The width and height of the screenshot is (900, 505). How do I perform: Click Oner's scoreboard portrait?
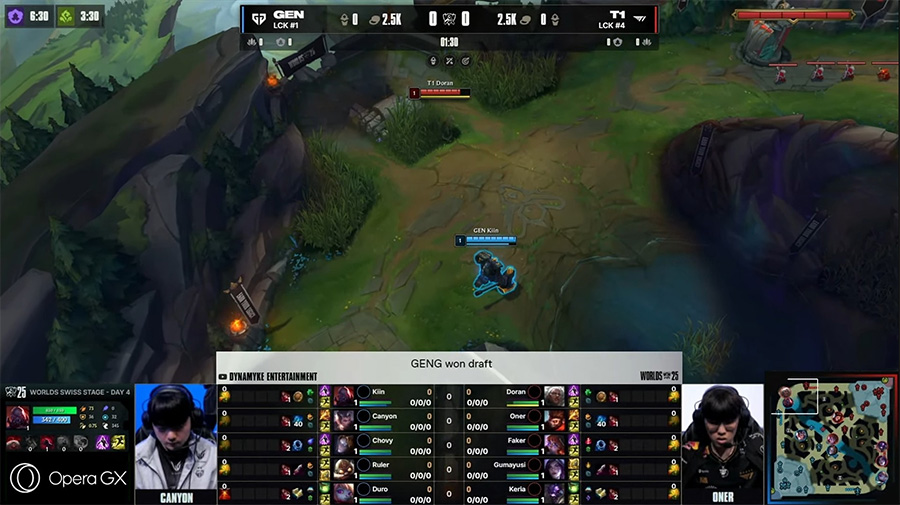tap(554, 418)
